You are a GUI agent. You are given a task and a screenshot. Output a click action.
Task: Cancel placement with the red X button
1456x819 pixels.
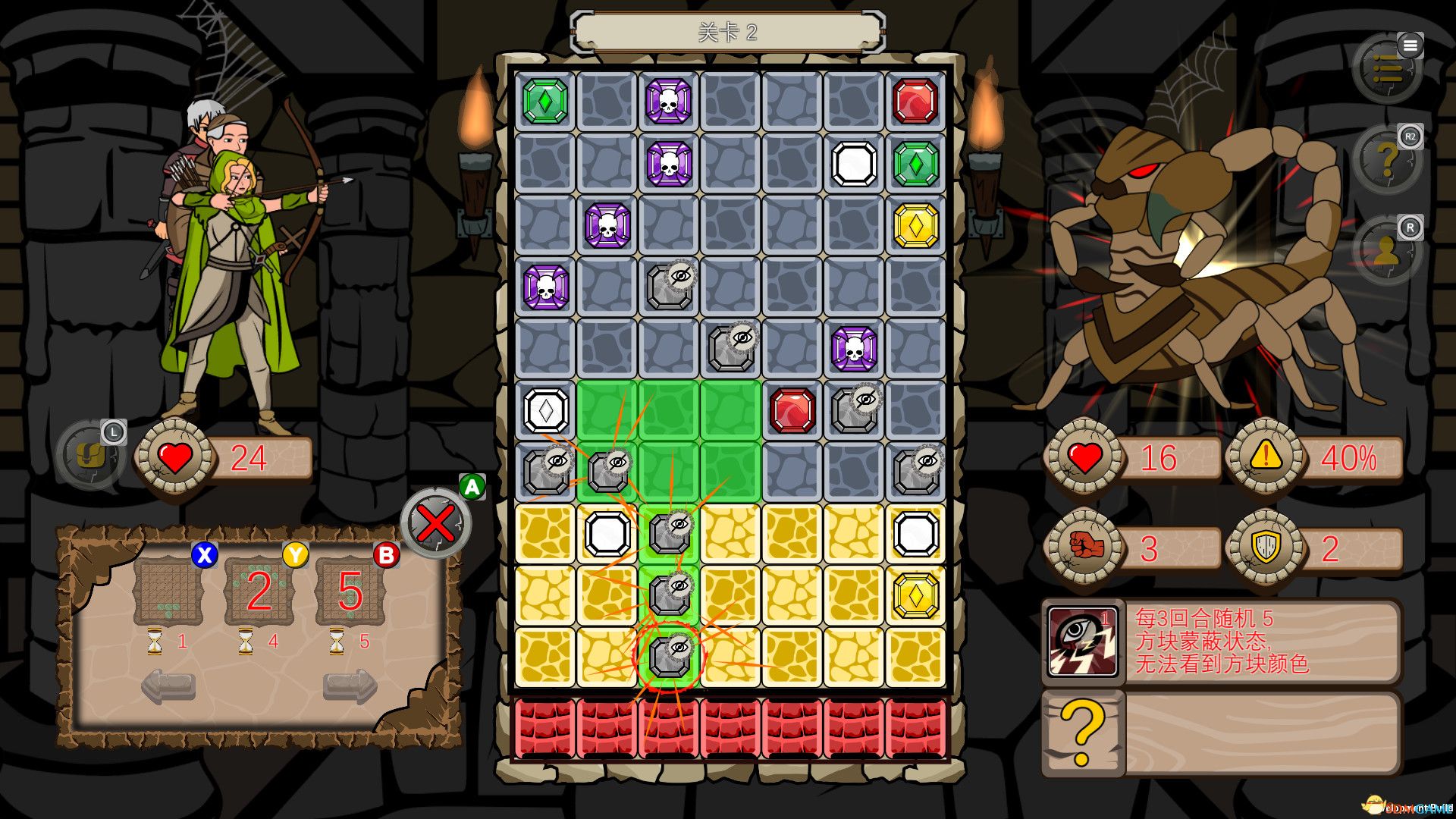pyautogui.click(x=436, y=523)
